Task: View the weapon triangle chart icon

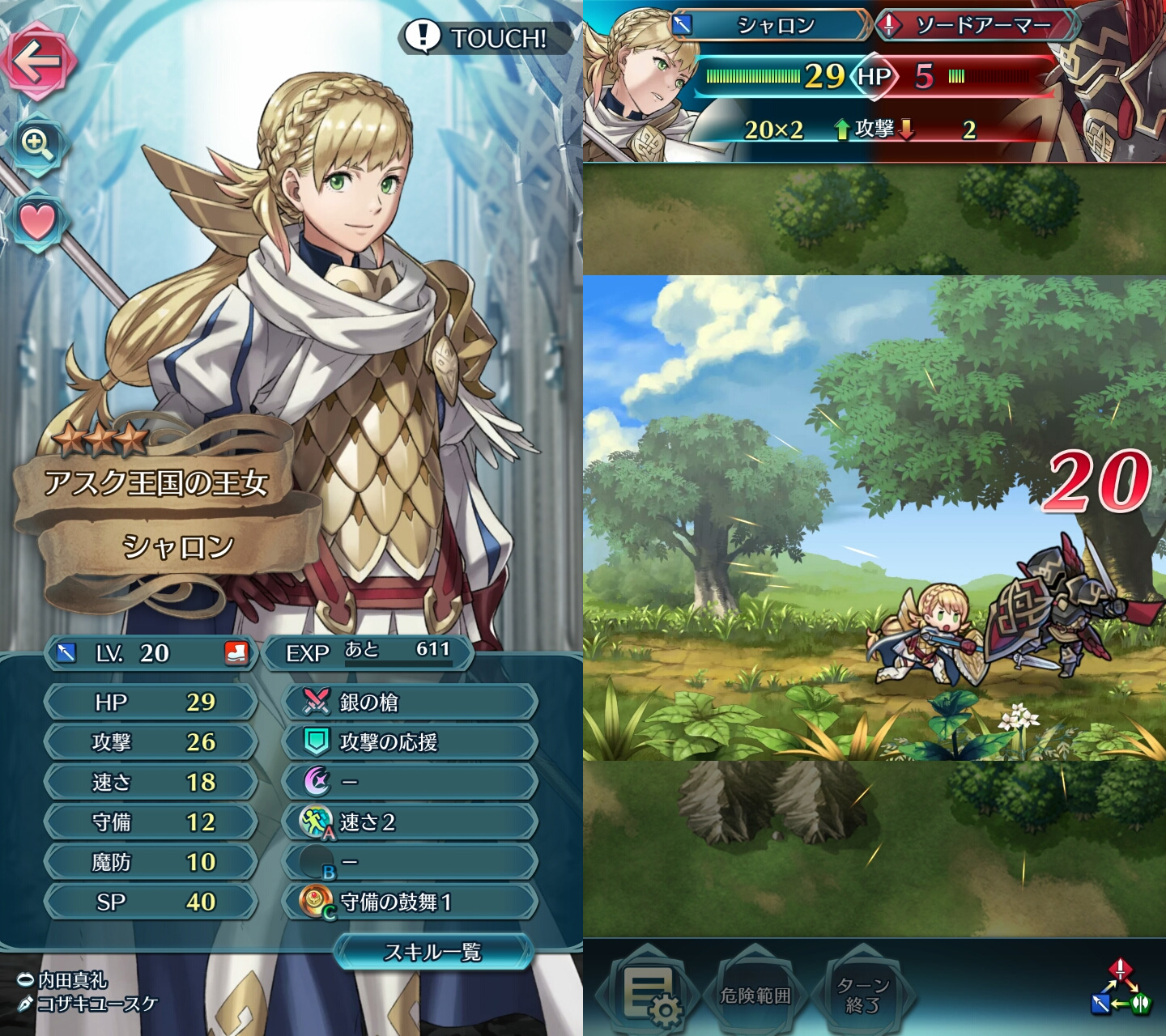Action: [x=1120, y=987]
